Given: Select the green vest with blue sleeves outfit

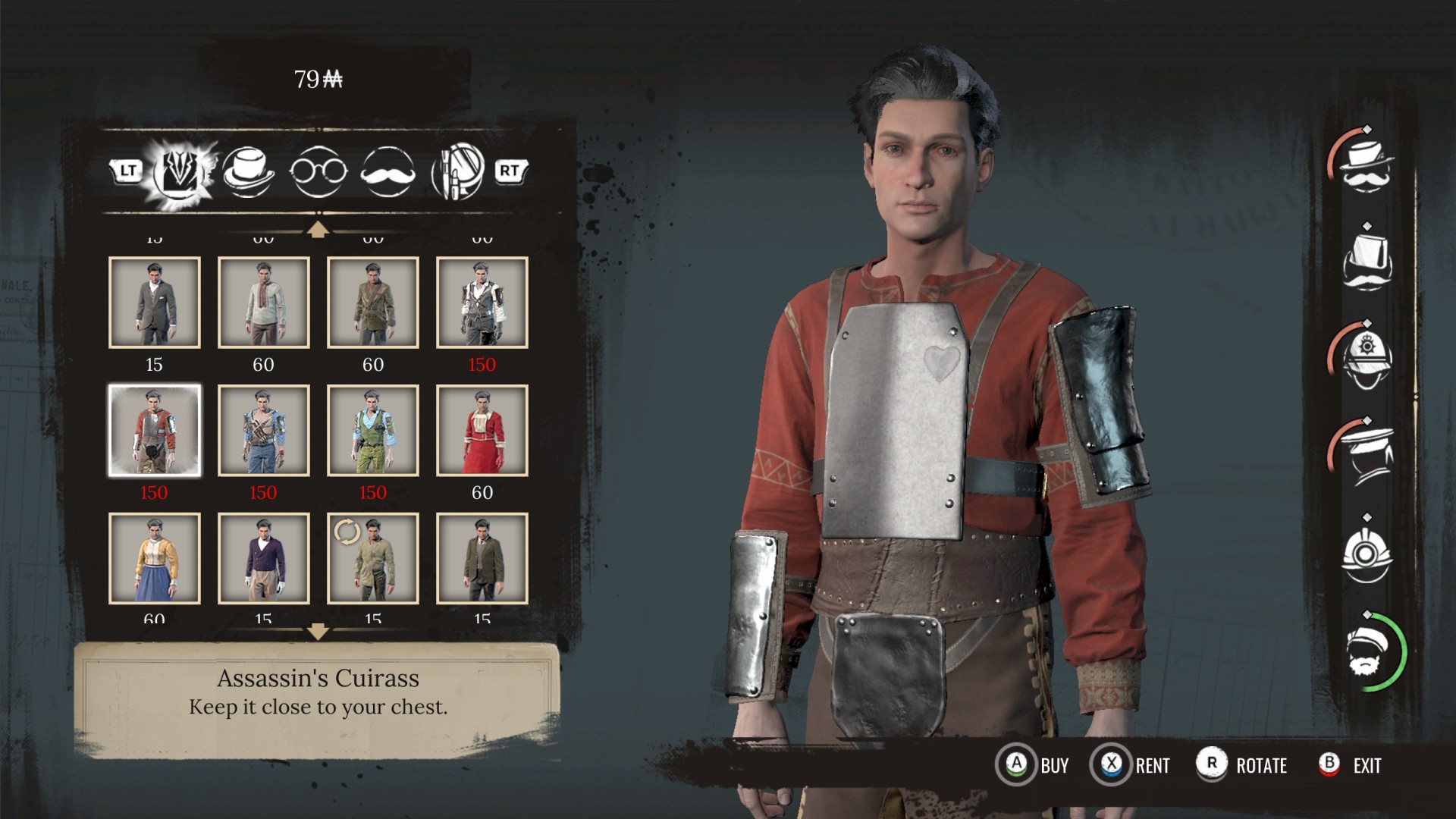Looking at the screenshot, I should tap(373, 431).
